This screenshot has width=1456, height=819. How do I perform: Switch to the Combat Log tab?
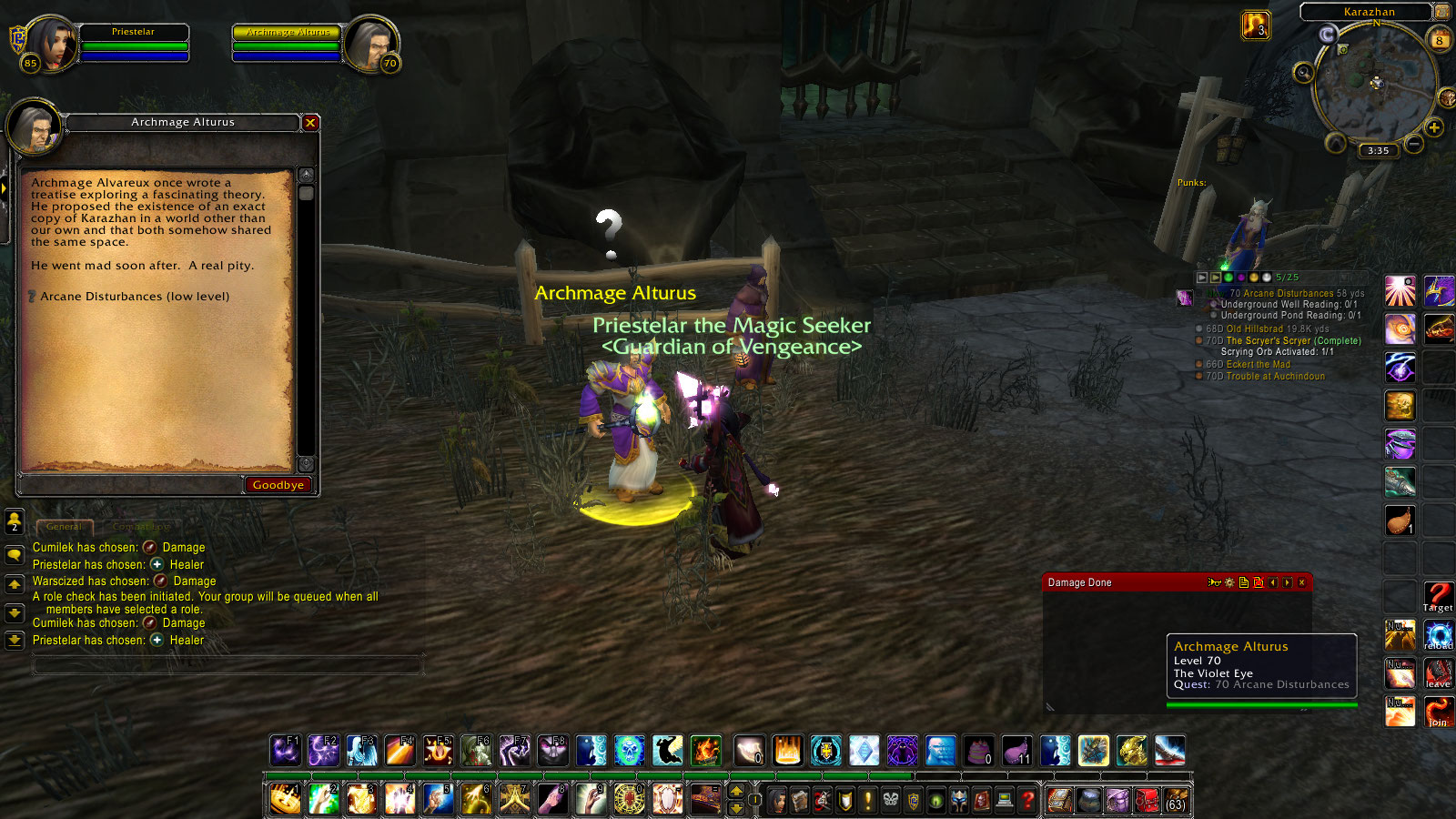(x=142, y=526)
